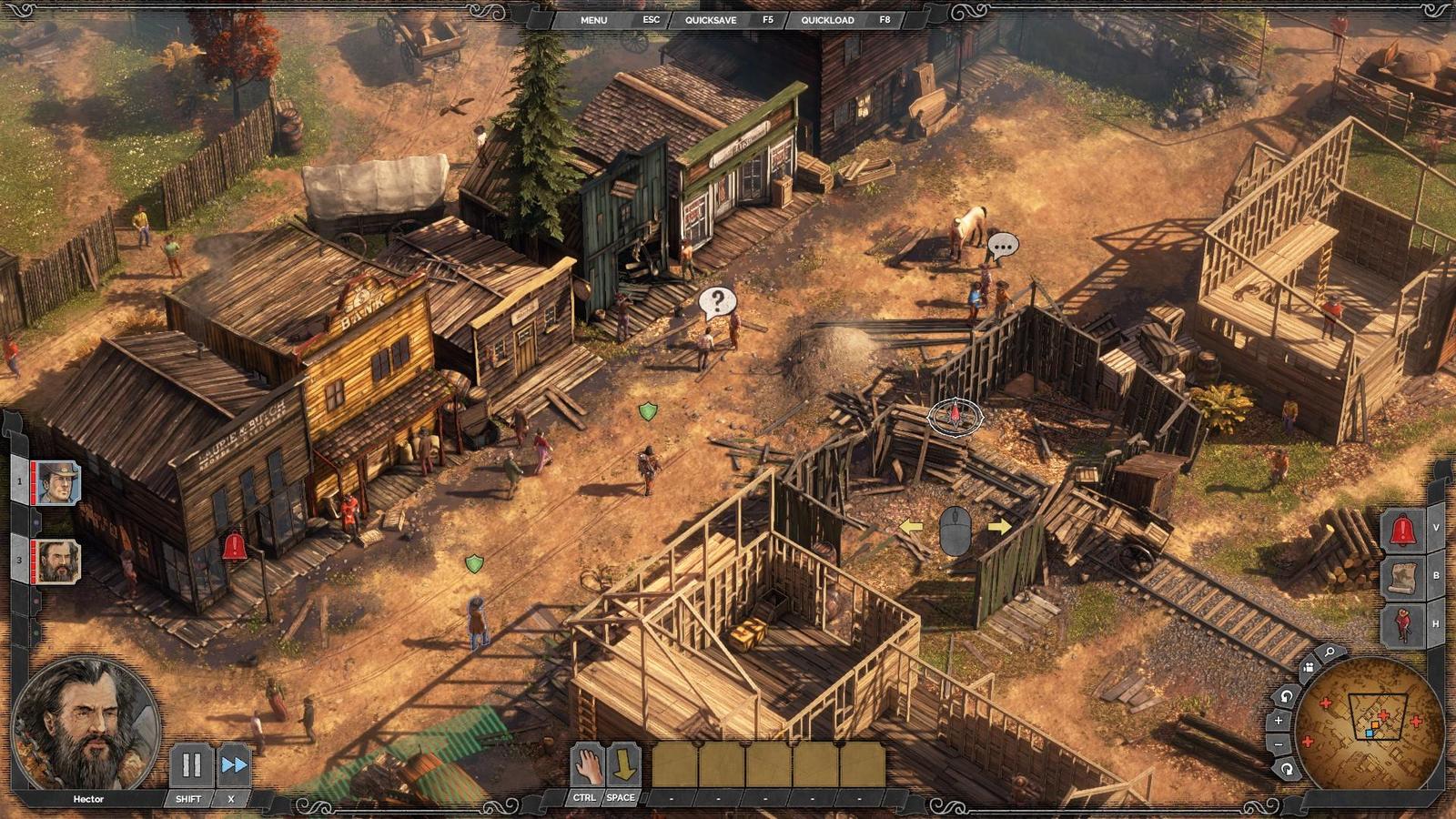The width and height of the screenshot is (1456, 819).
Task: Rotate the camera with the upper rotate arrow
Action: (1286, 697)
